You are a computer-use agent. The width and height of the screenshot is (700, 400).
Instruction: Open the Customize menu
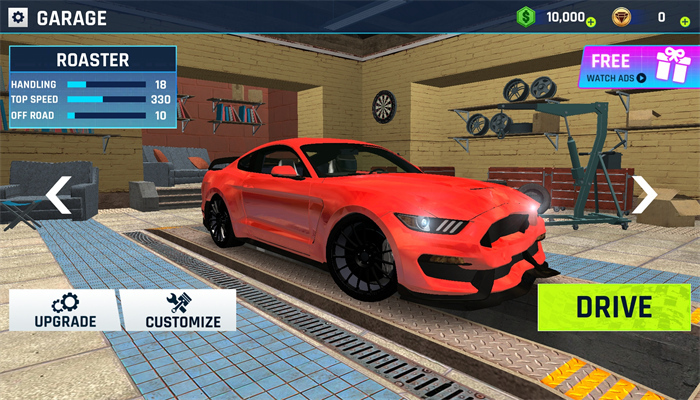click(182, 310)
